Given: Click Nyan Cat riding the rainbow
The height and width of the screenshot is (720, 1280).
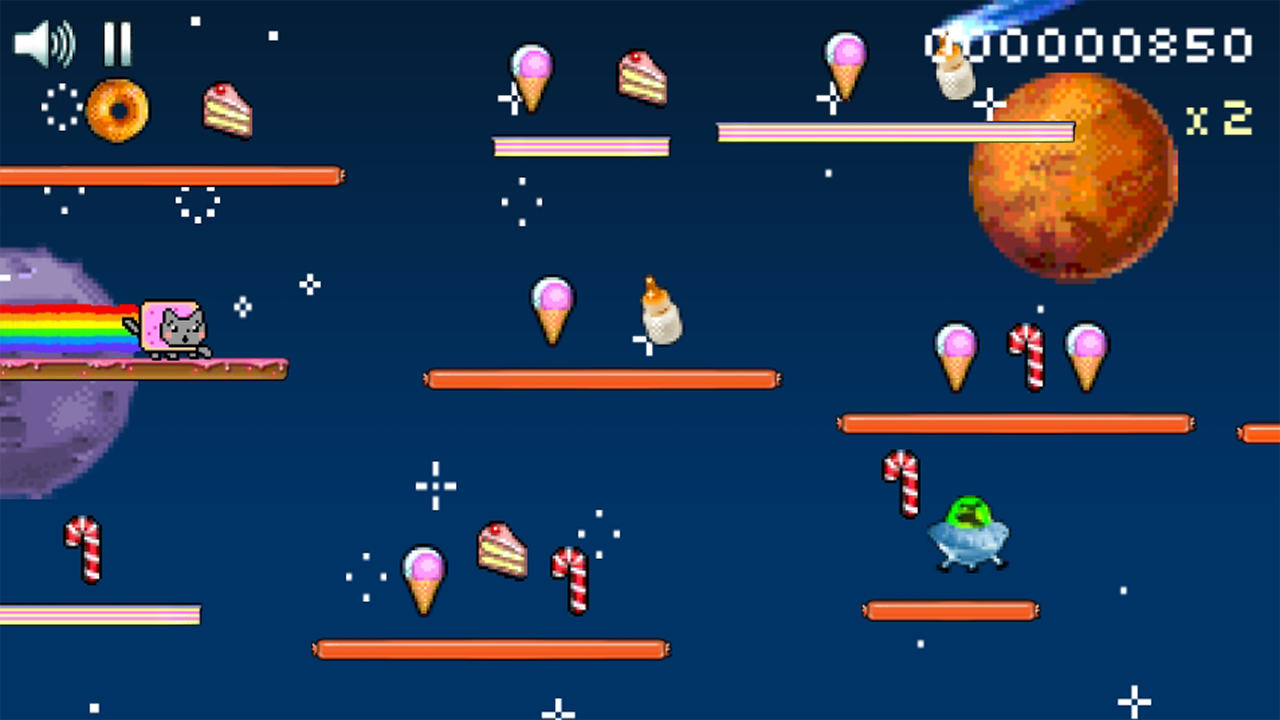Looking at the screenshot, I should [x=172, y=328].
